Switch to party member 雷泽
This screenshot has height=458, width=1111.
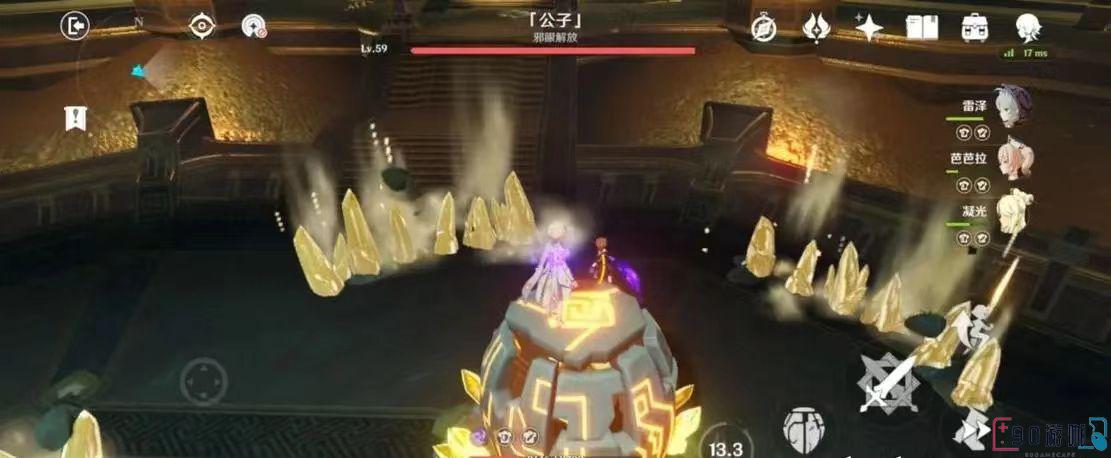coord(1011,106)
